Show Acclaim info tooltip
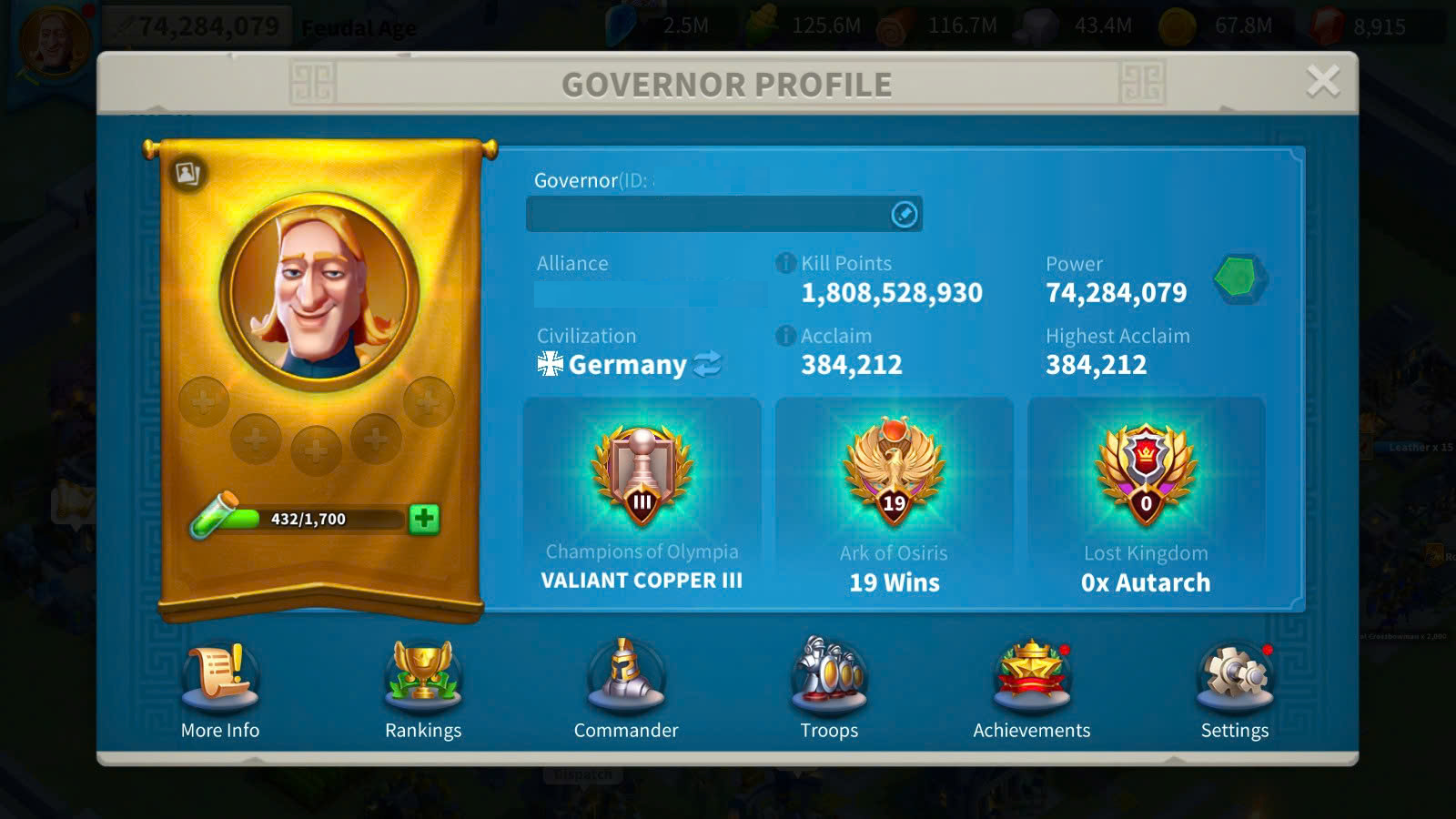Screen dimensions: 1456x819 click(x=785, y=336)
